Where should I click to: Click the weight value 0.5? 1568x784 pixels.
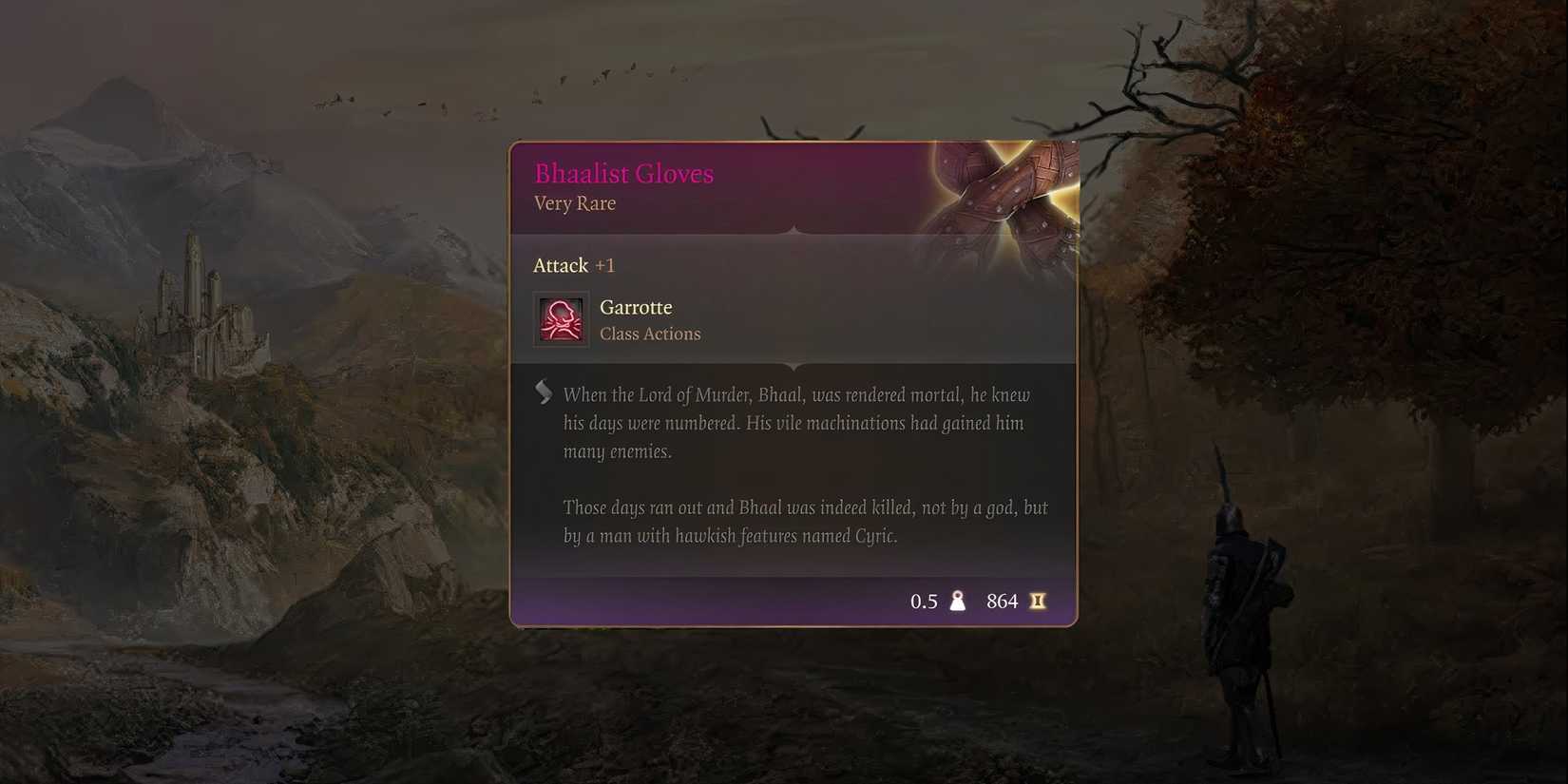coord(924,600)
